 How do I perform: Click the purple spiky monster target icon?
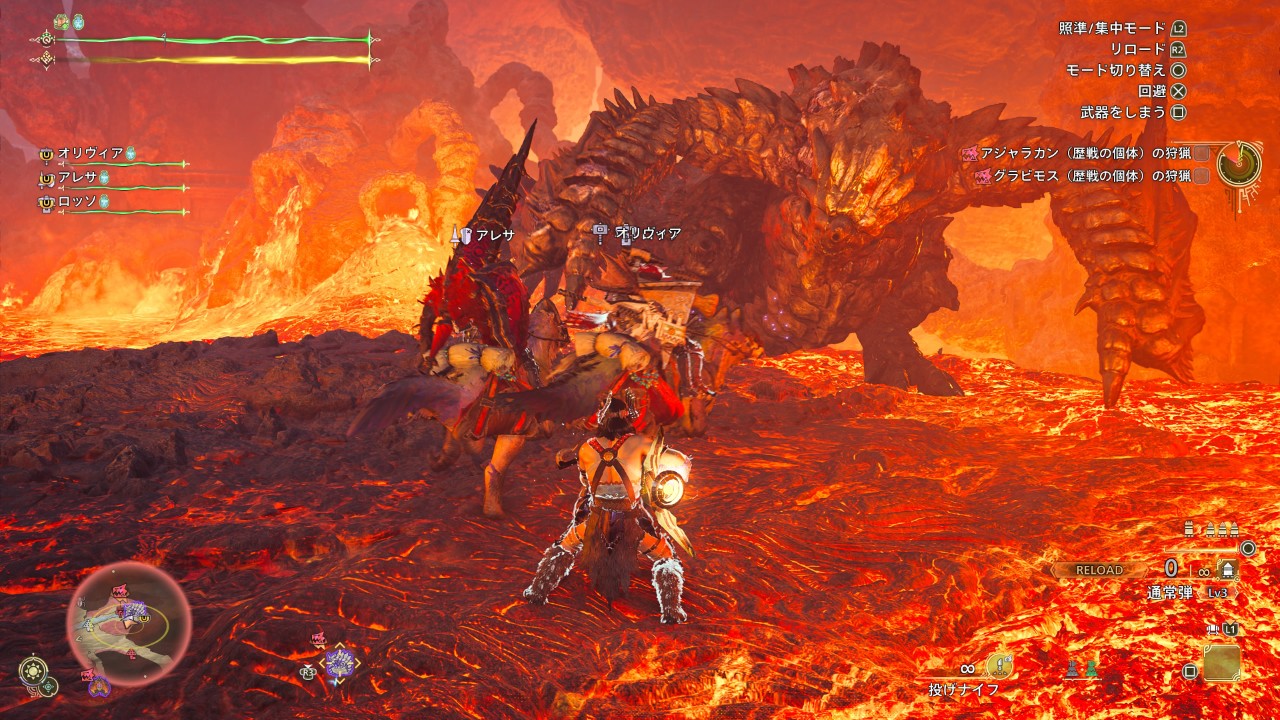click(342, 663)
